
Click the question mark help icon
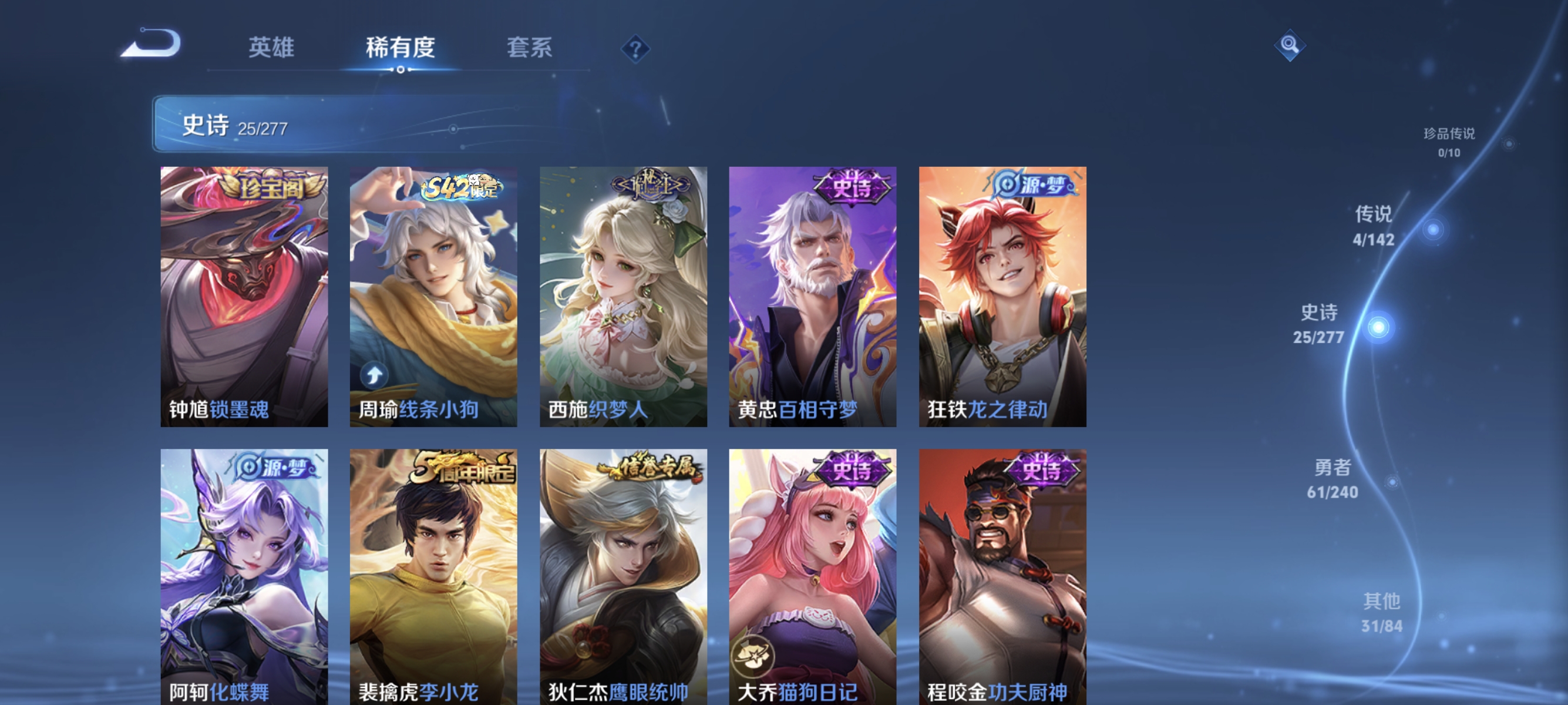pos(635,49)
